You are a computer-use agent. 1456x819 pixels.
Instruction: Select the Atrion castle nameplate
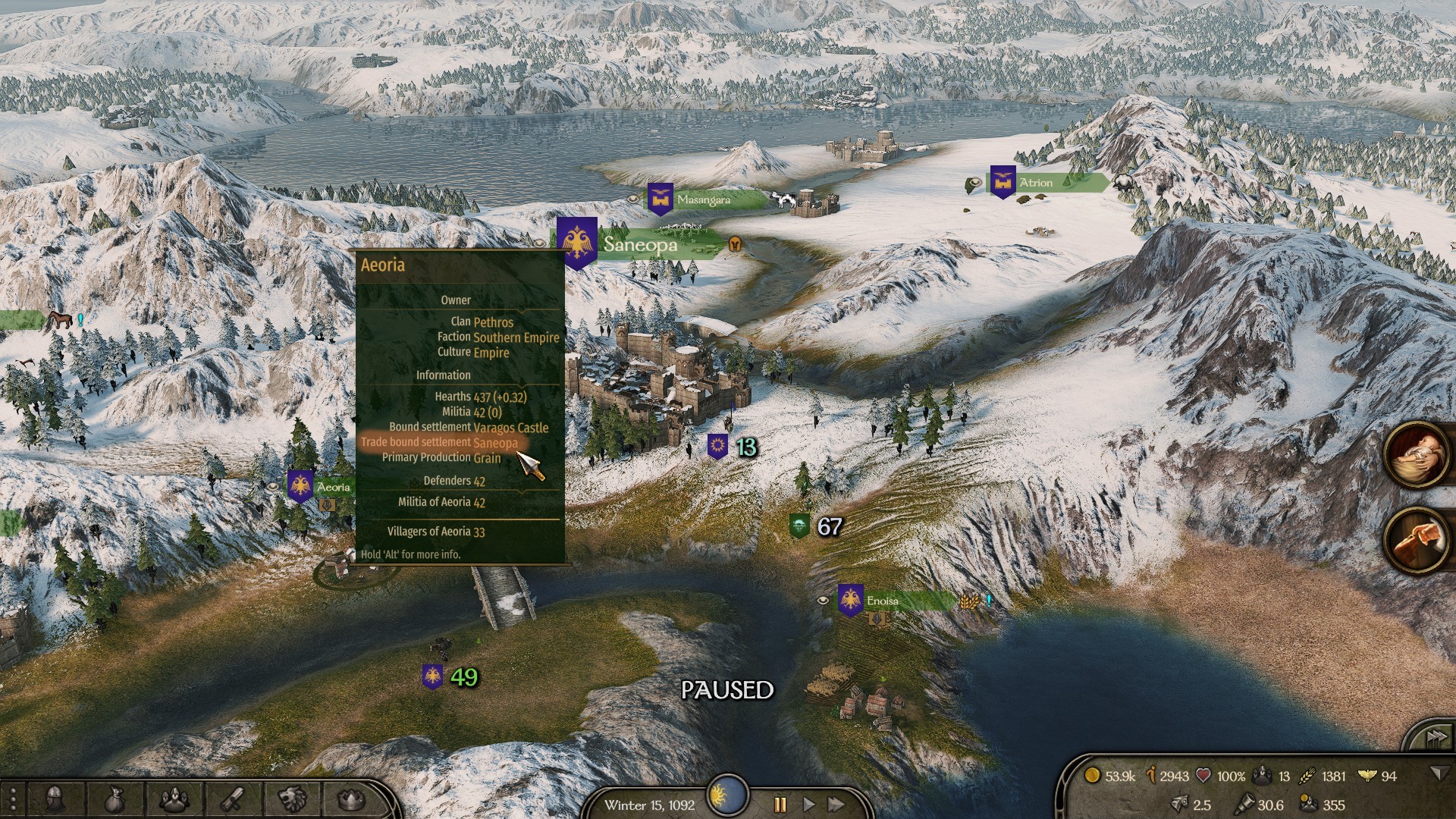1036,183
